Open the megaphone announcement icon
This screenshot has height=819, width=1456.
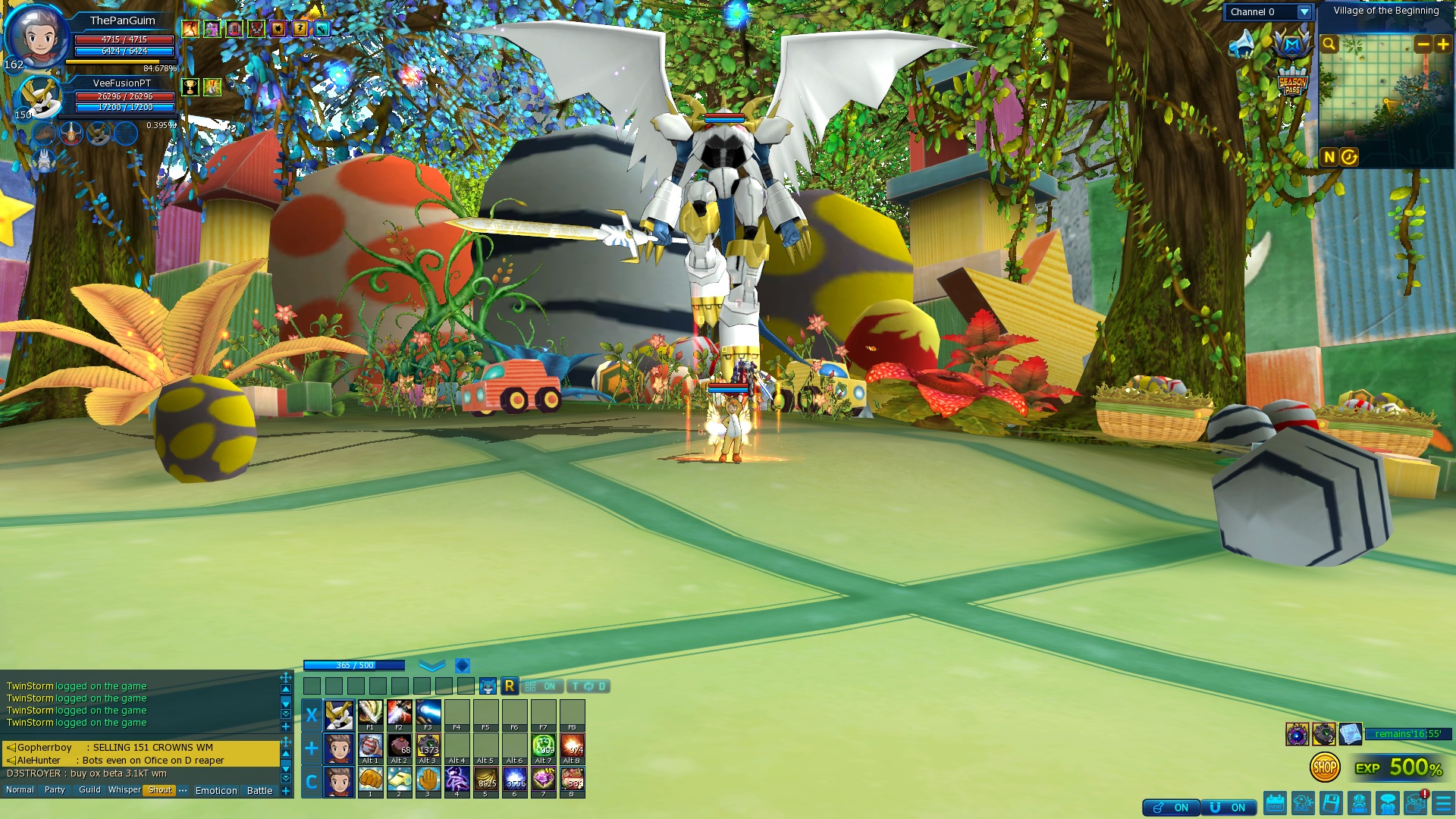pos(1243,45)
